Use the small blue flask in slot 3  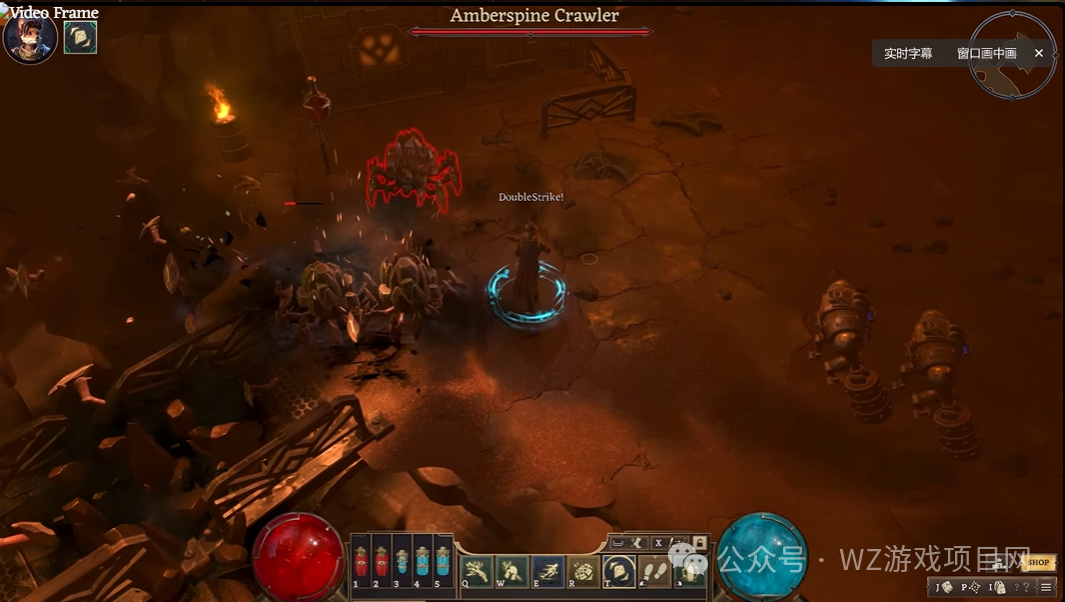coord(401,562)
